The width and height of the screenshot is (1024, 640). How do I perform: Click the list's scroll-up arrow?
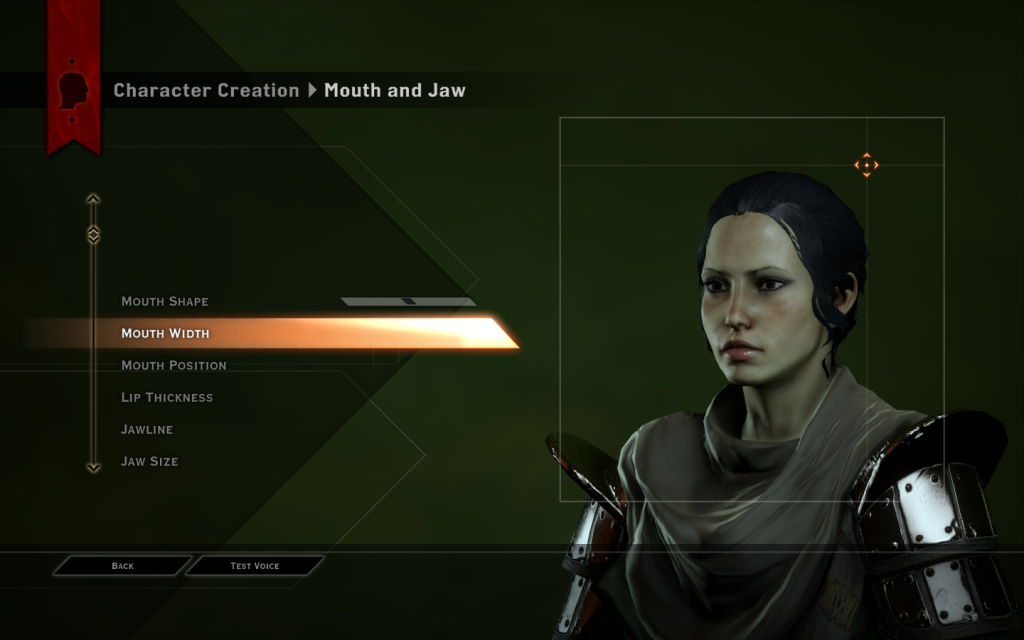point(93,199)
